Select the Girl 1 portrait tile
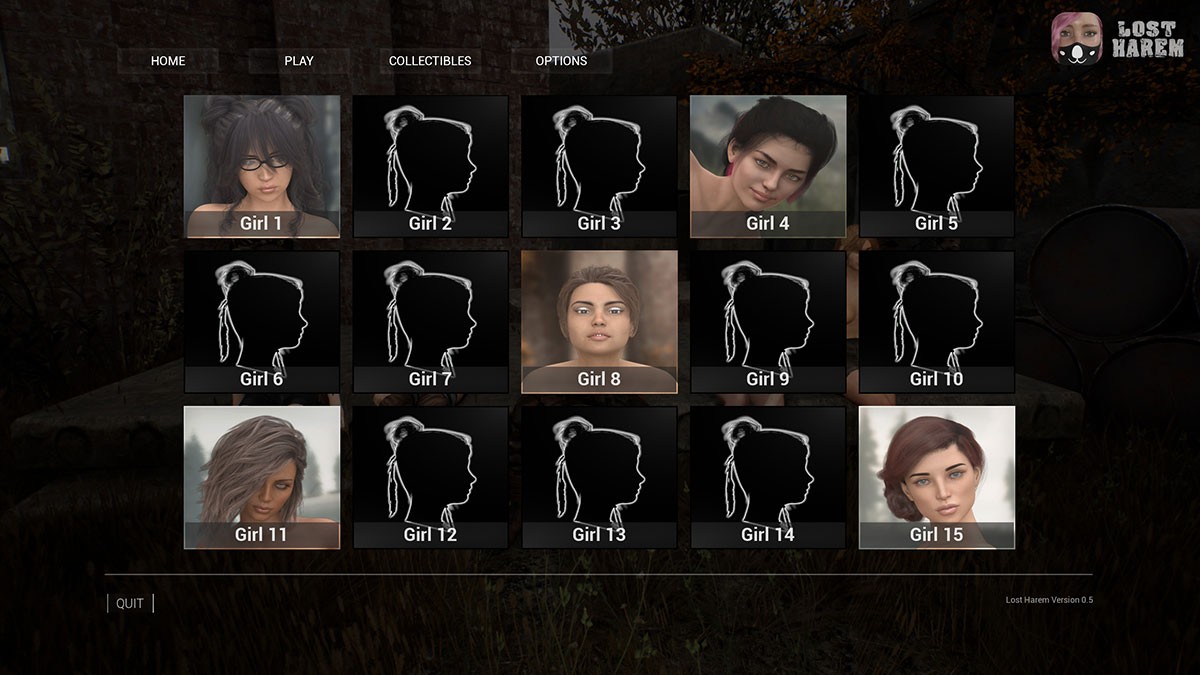Viewport: 1200px width, 675px height. click(x=262, y=166)
